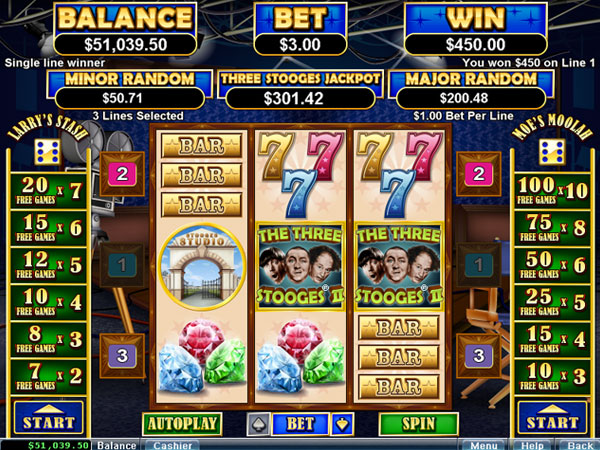
Task: Click START under Moe's Moolah
Action: point(552,416)
